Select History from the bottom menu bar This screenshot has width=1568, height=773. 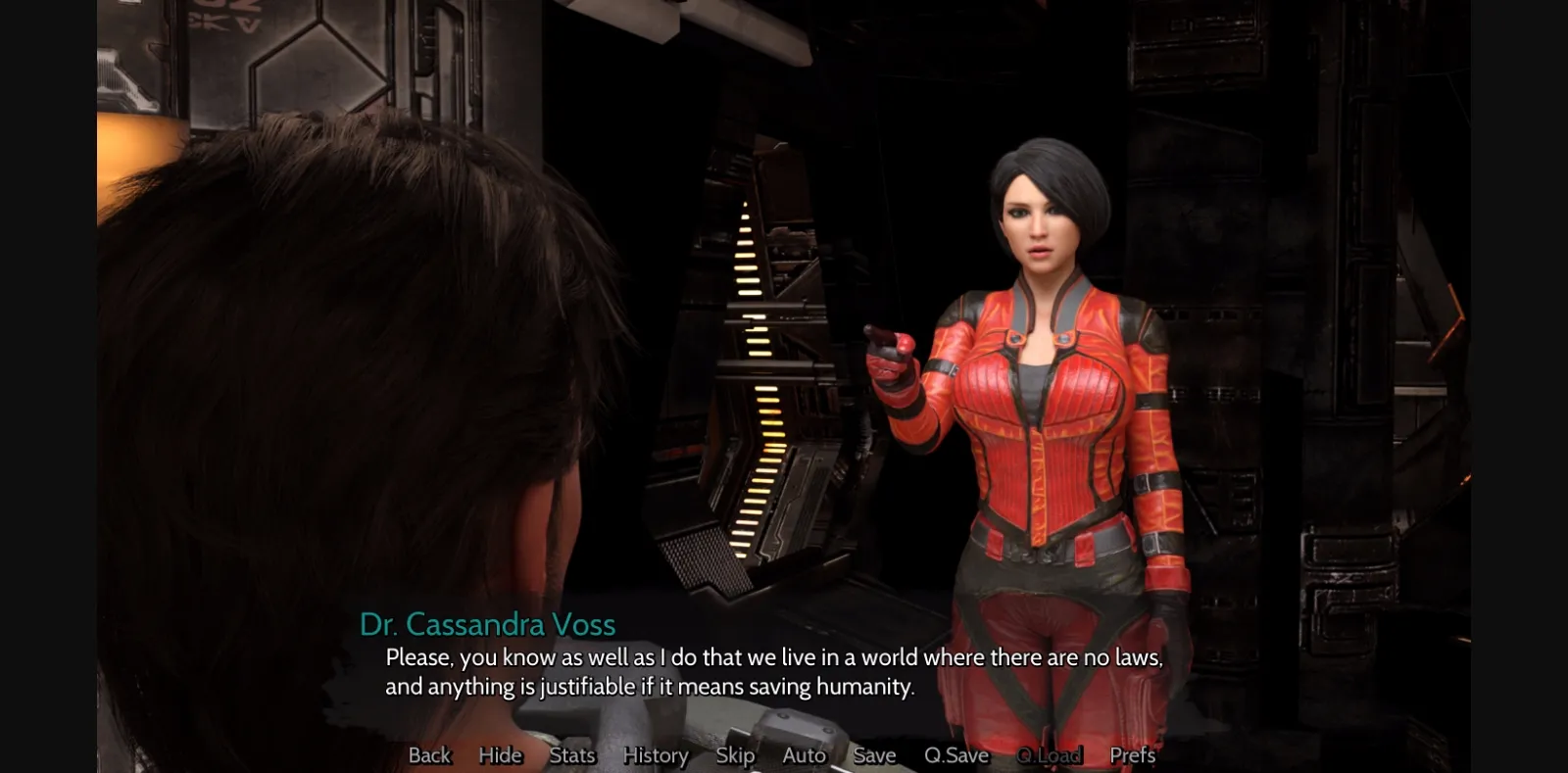tap(655, 755)
